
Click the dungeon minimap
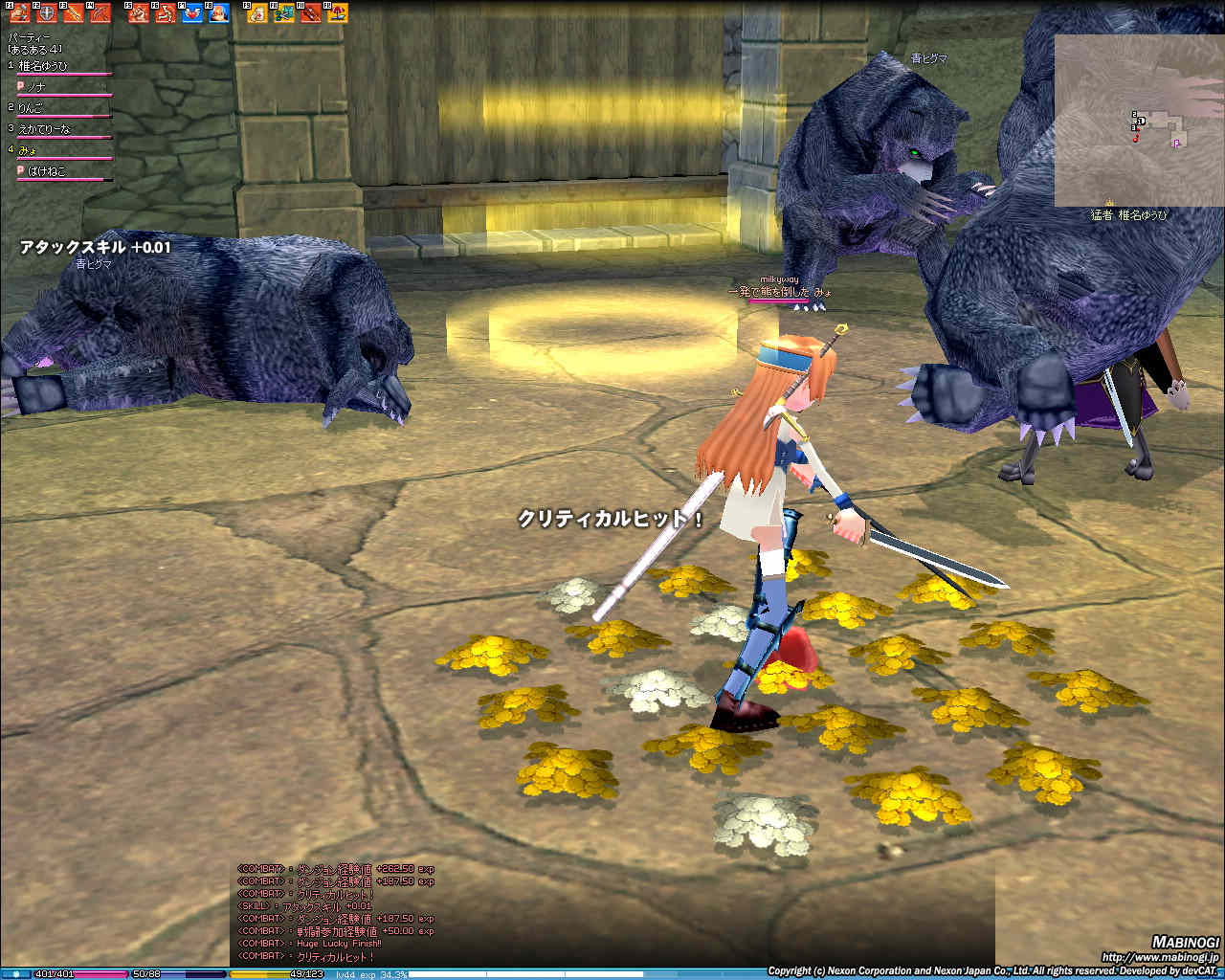tap(1139, 120)
